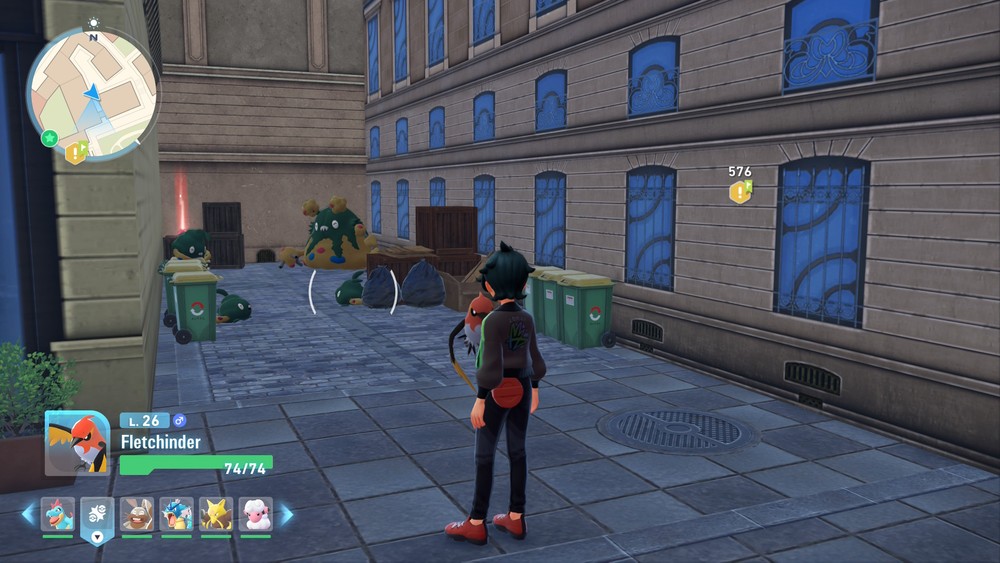This screenshot has height=563, width=1000.
Task: Click the green star marker on minimap
Action: pos(49,138)
